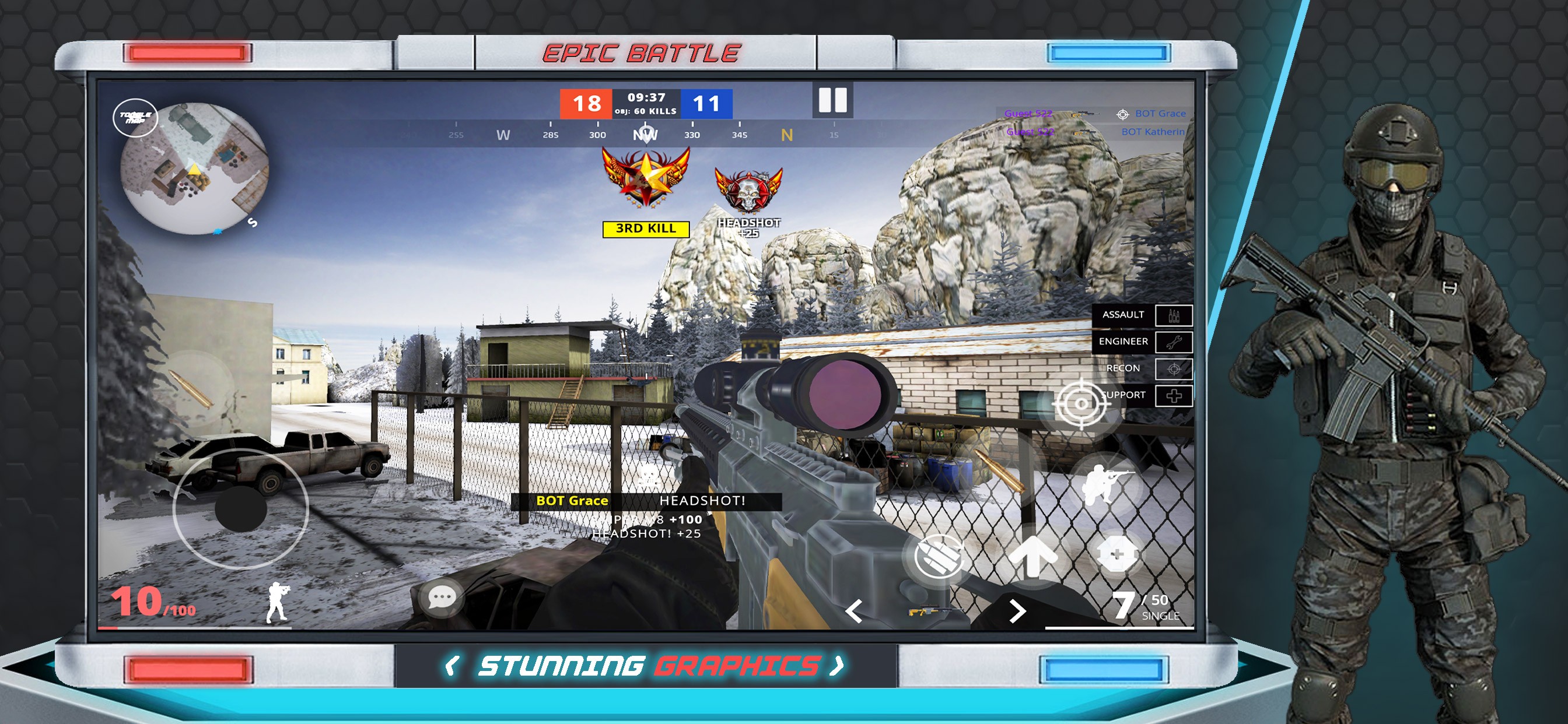Open the circular minimap
This screenshot has width=1568, height=724.
(195, 169)
